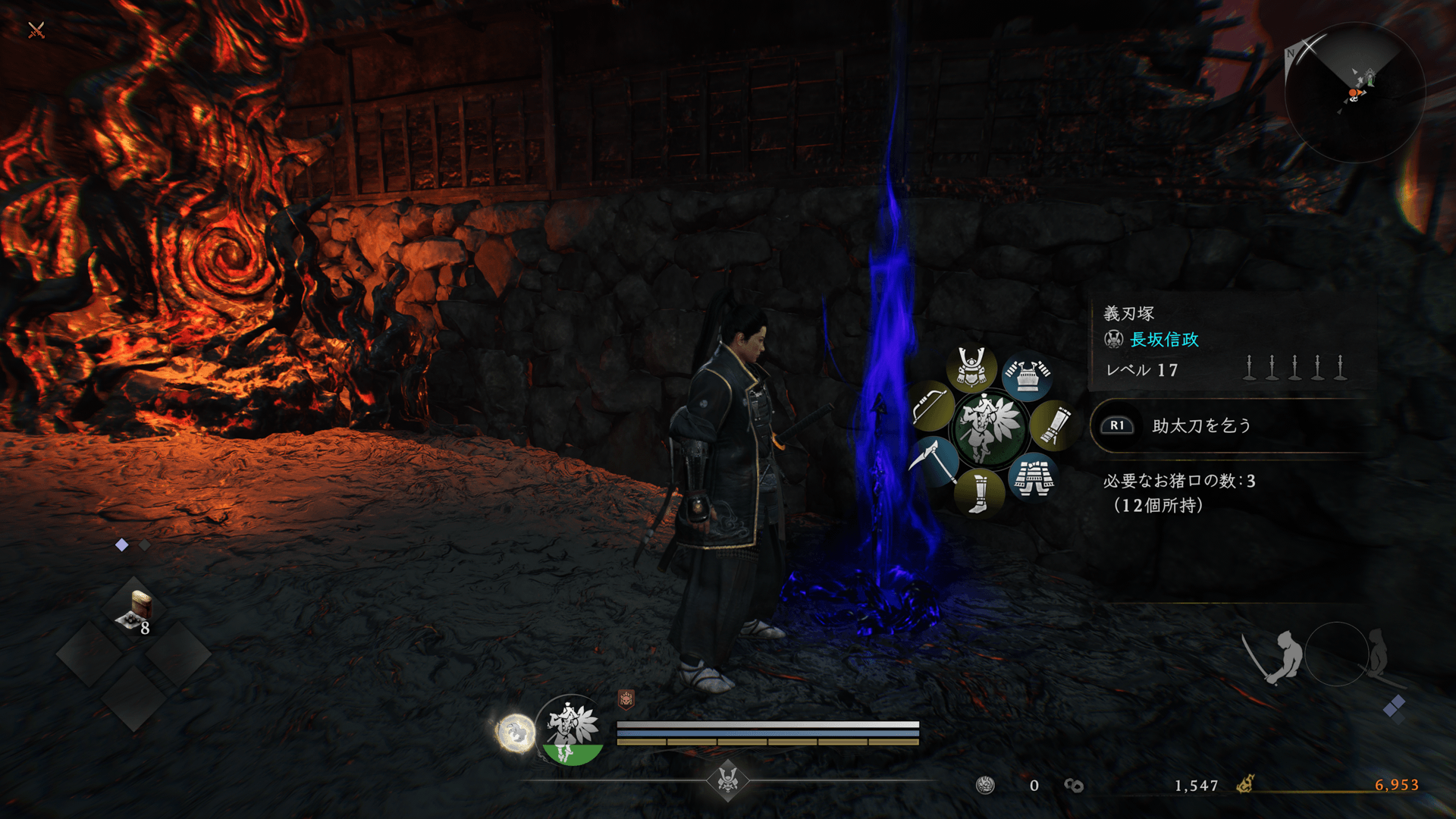The width and height of the screenshot is (1456, 819).
Task: Choose the bow equipment icon
Action: point(932,406)
